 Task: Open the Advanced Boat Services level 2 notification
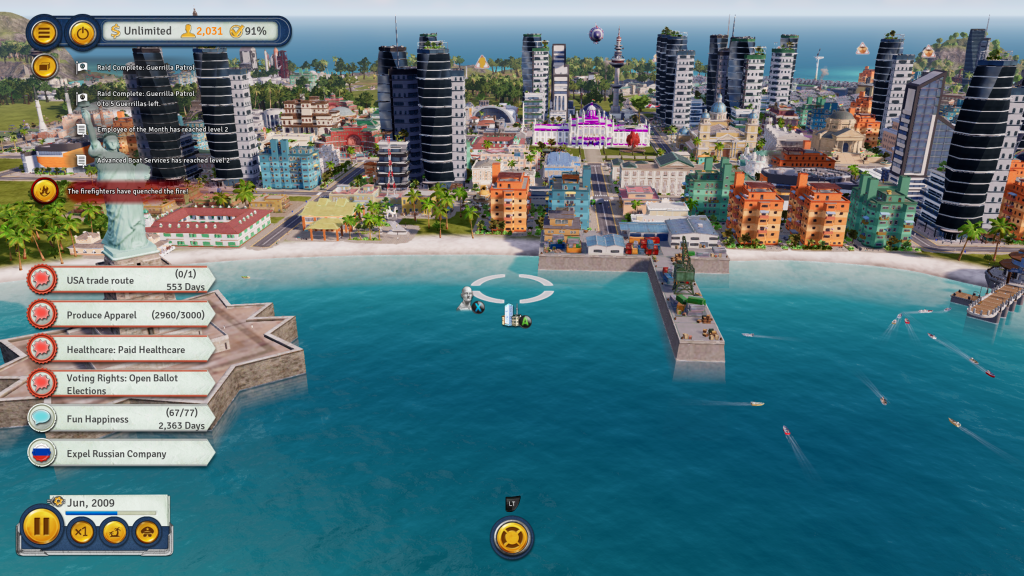tap(163, 160)
